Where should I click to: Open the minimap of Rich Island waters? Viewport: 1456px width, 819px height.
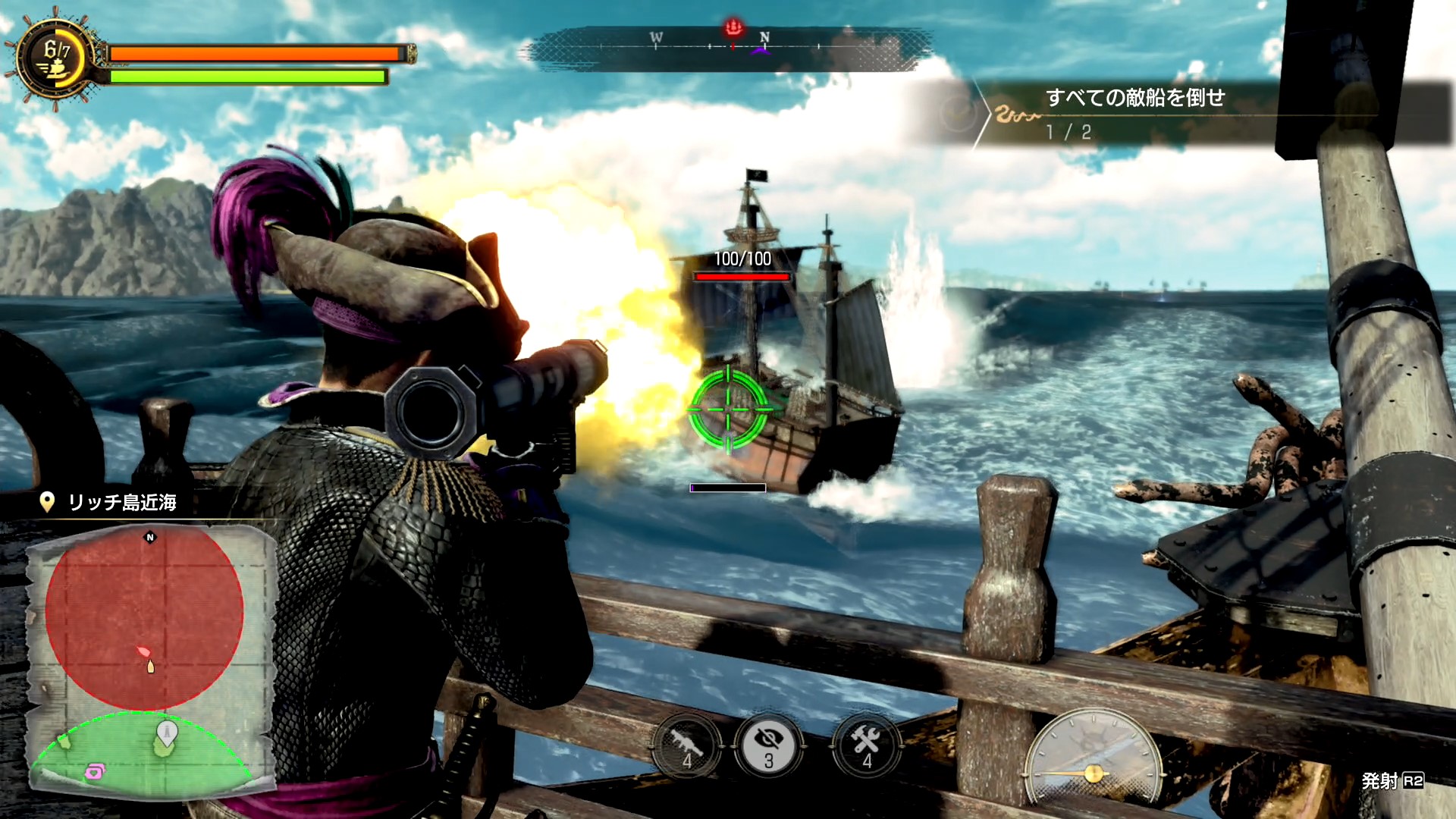(150, 660)
